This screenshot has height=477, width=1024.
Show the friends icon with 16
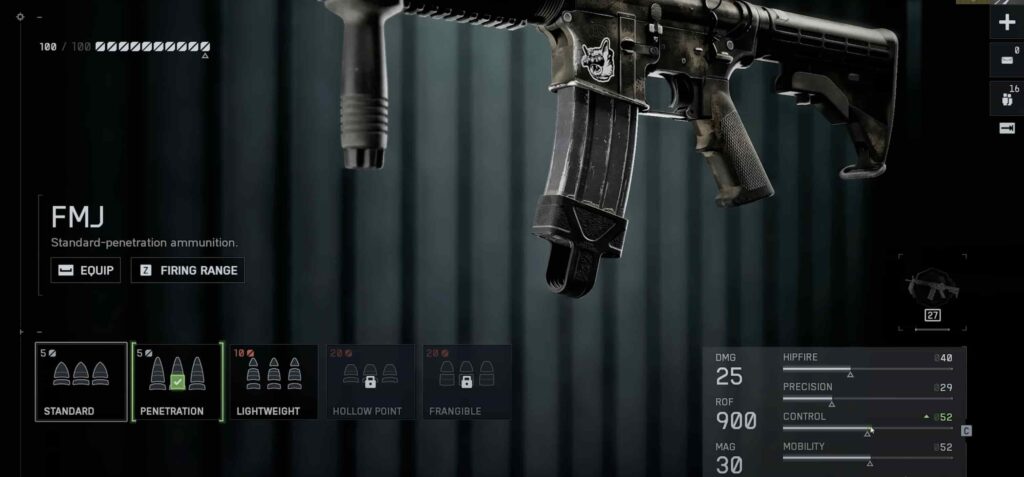click(x=1007, y=96)
